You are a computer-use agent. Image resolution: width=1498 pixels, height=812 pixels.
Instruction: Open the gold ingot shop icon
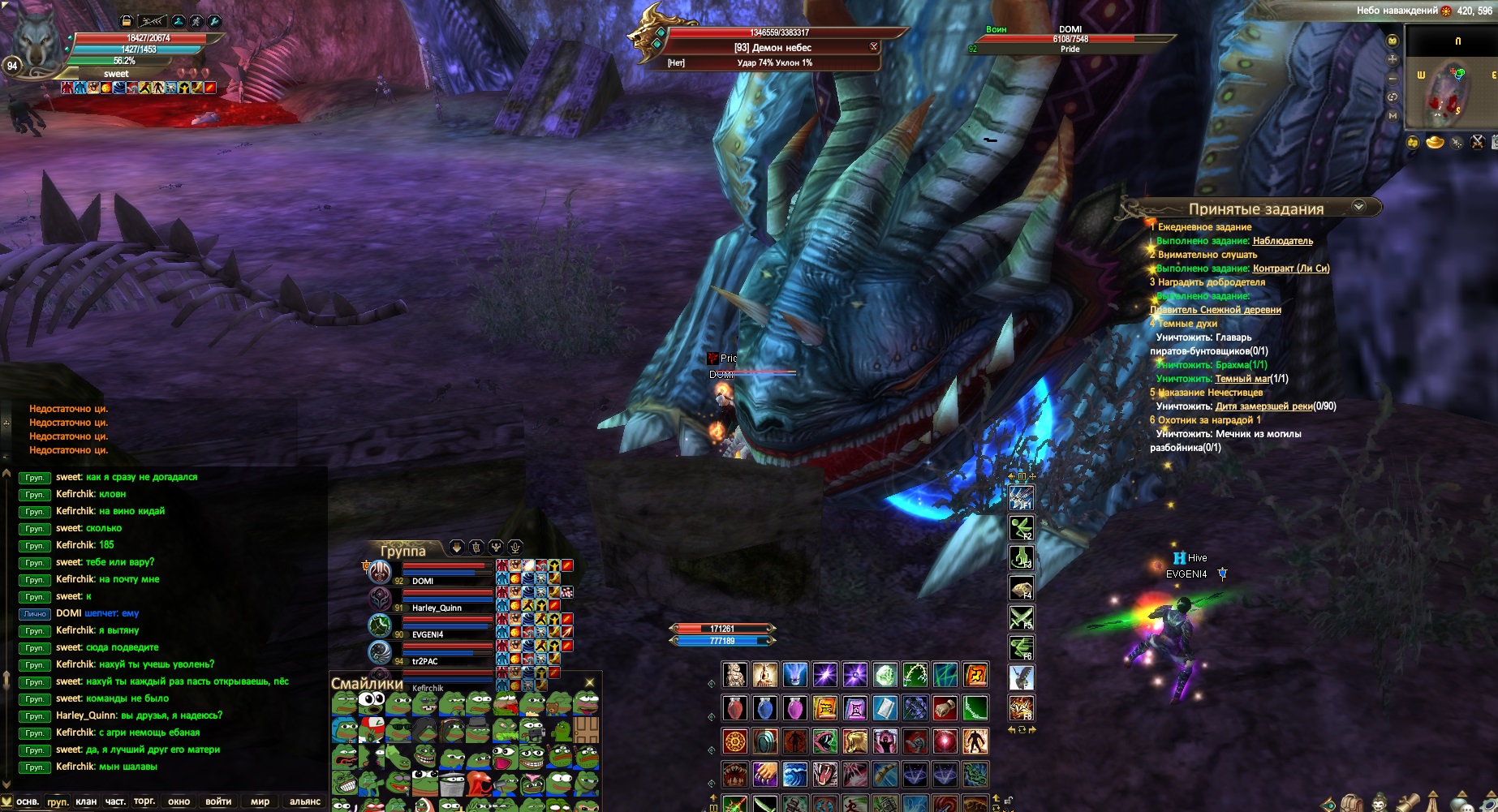click(x=1436, y=143)
